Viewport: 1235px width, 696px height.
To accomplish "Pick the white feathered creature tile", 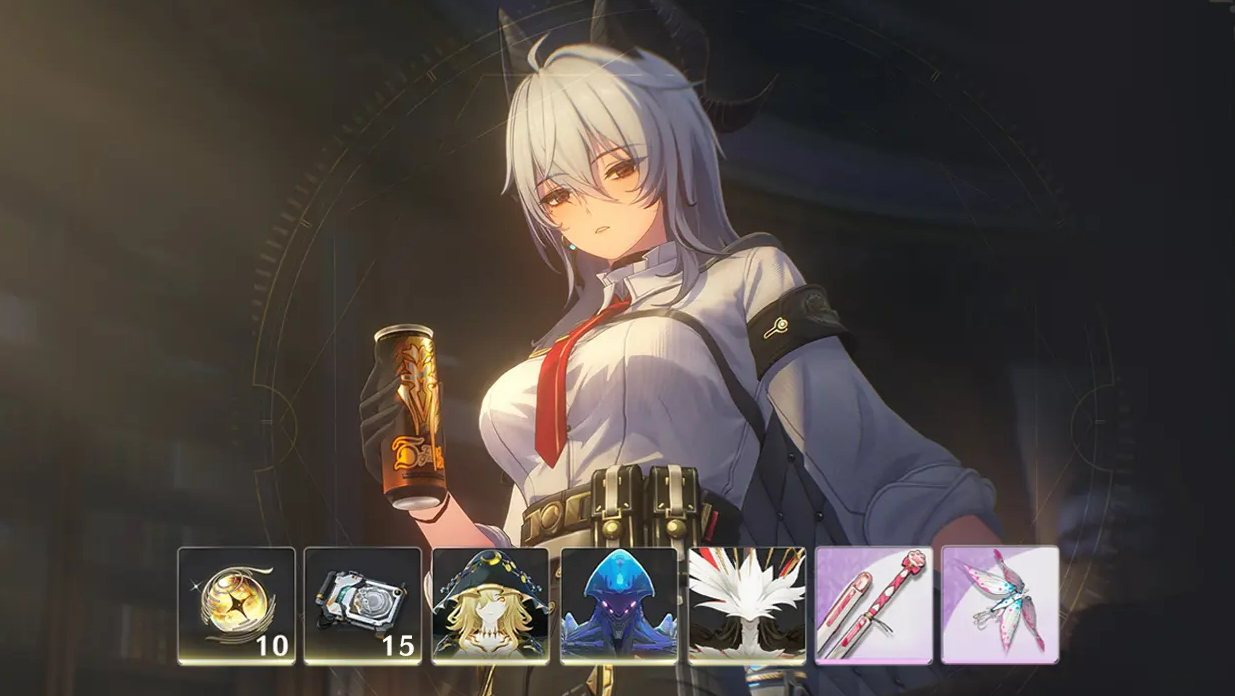I will coord(747,605).
